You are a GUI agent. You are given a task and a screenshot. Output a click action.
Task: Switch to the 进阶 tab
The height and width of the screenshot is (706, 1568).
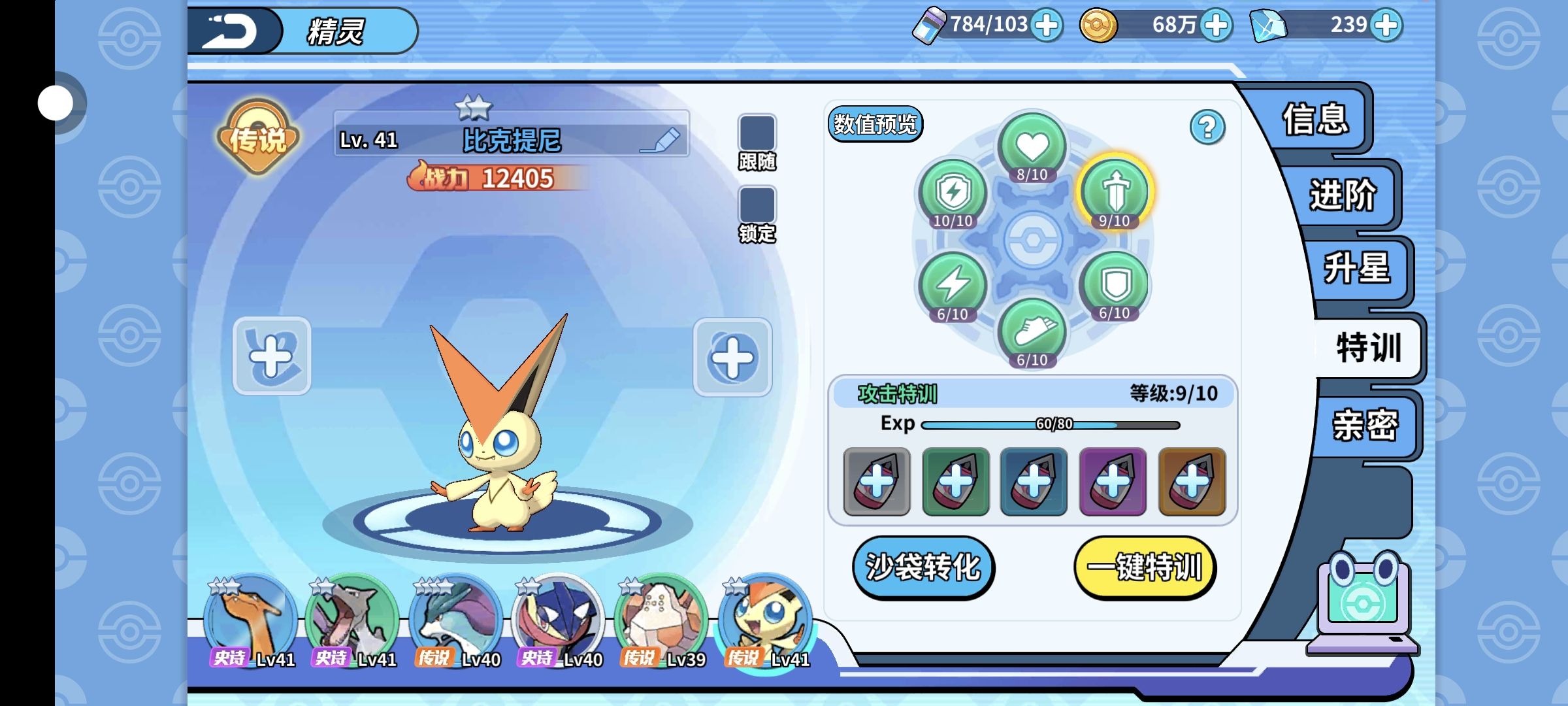pos(1342,195)
